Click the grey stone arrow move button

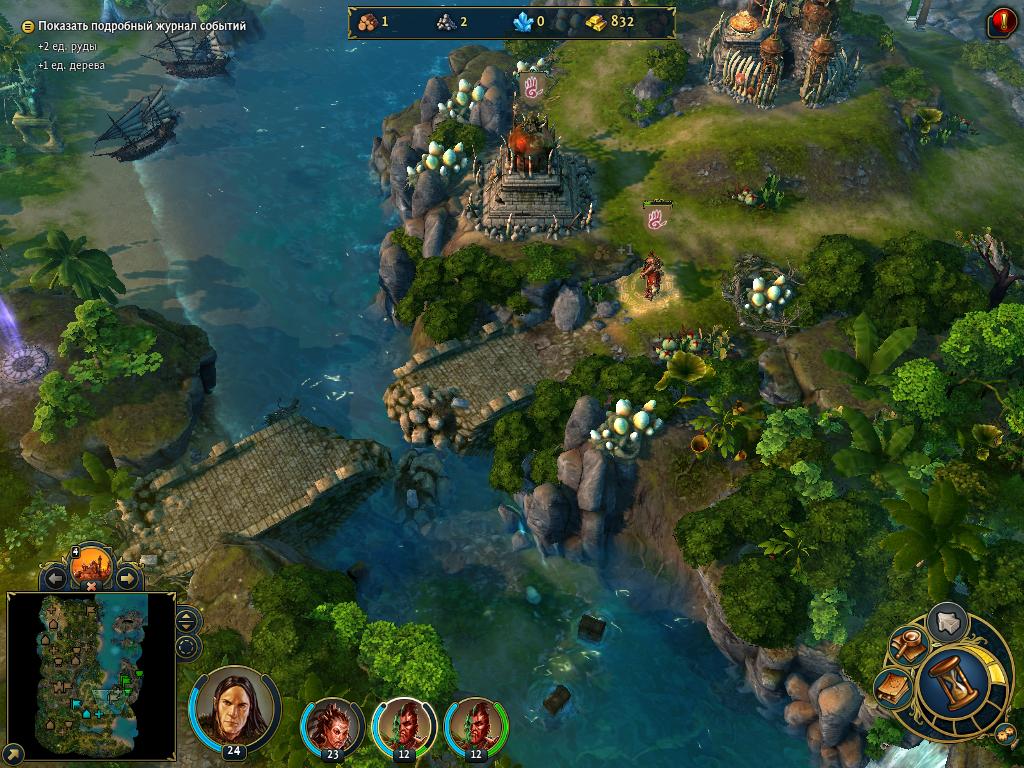pyautogui.click(x=947, y=622)
